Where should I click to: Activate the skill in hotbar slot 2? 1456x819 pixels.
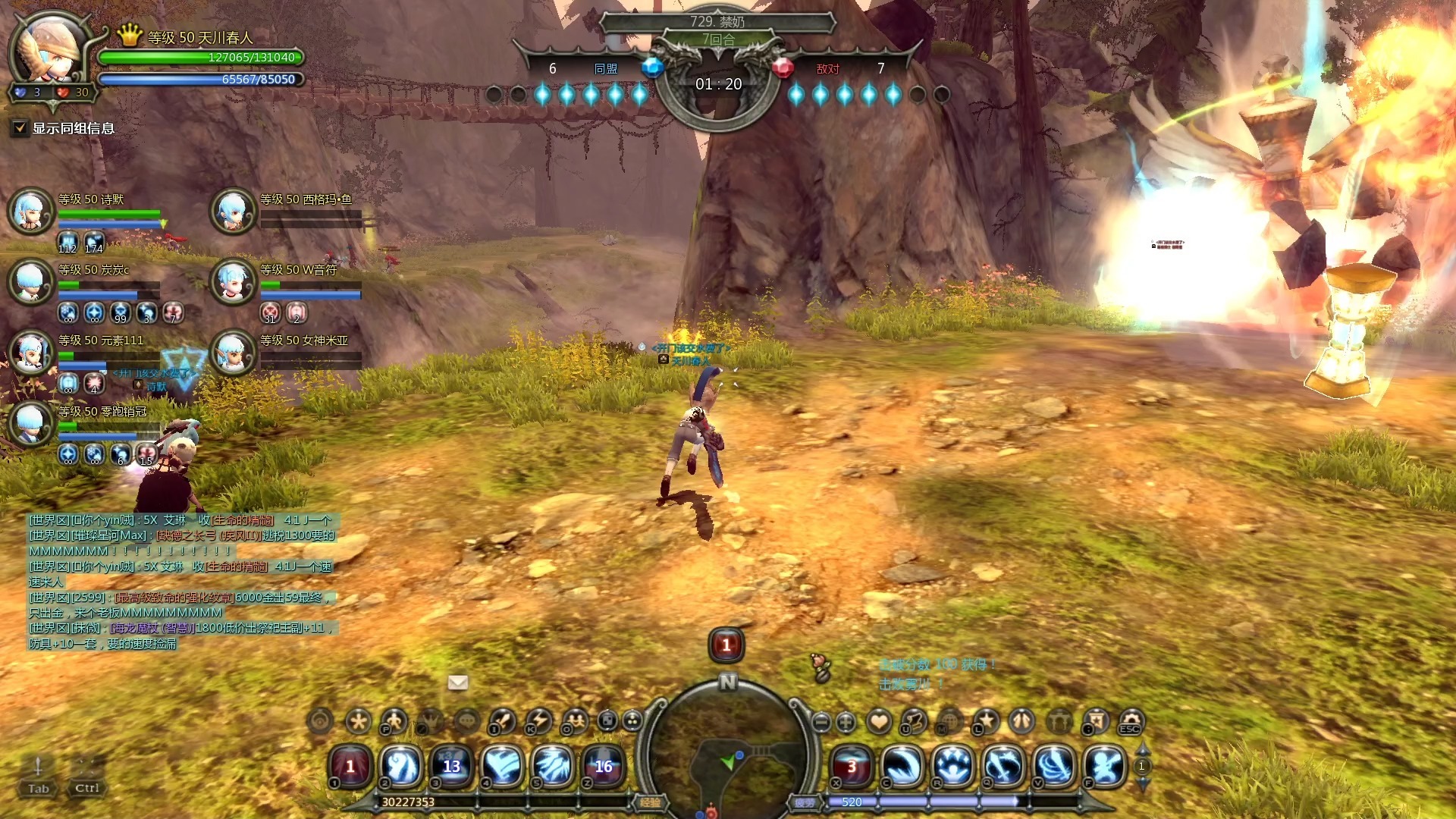tap(401, 766)
